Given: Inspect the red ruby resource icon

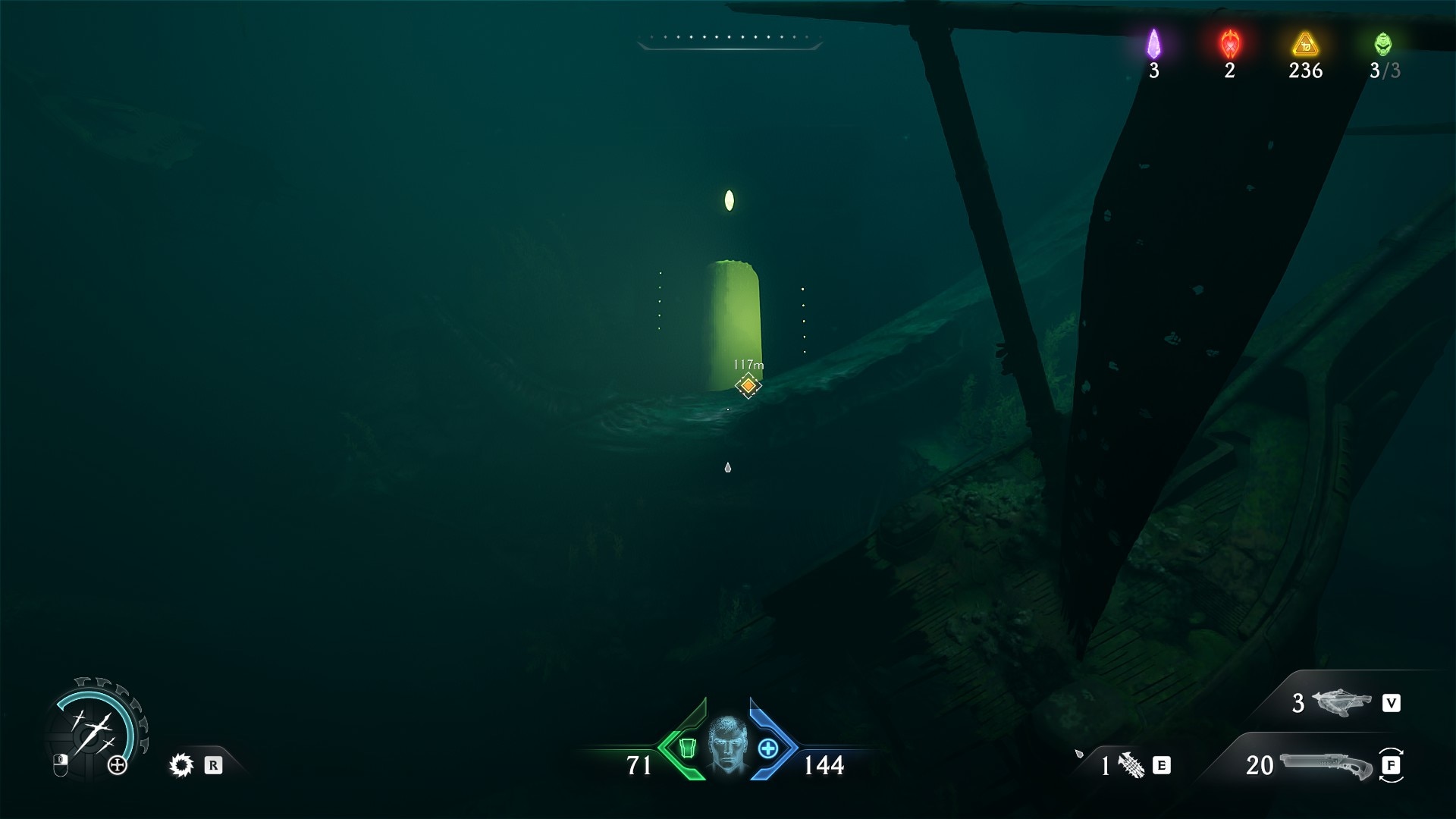Looking at the screenshot, I should tap(1229, 44).
